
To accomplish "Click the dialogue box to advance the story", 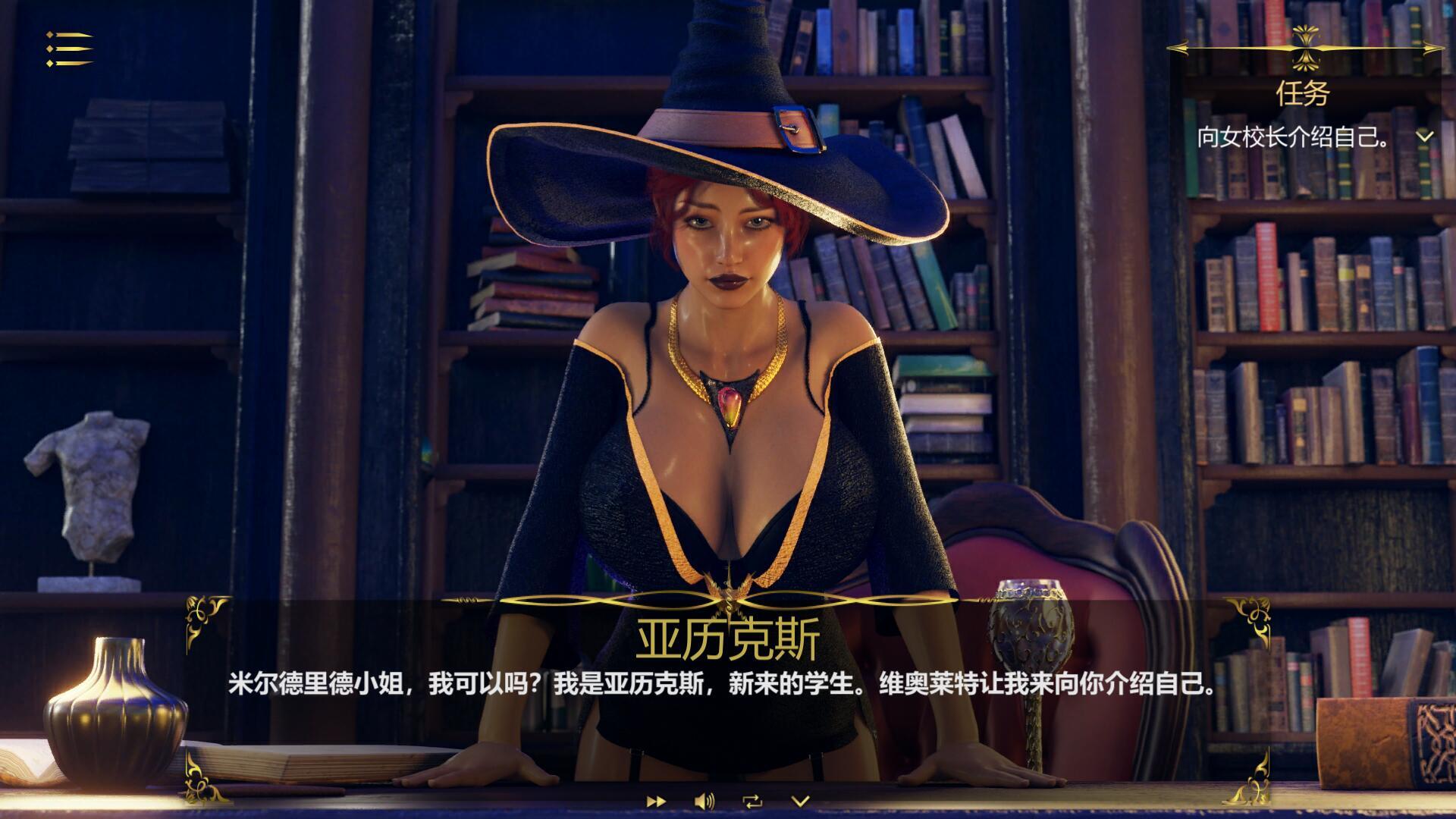I will [x=728, y=690].
